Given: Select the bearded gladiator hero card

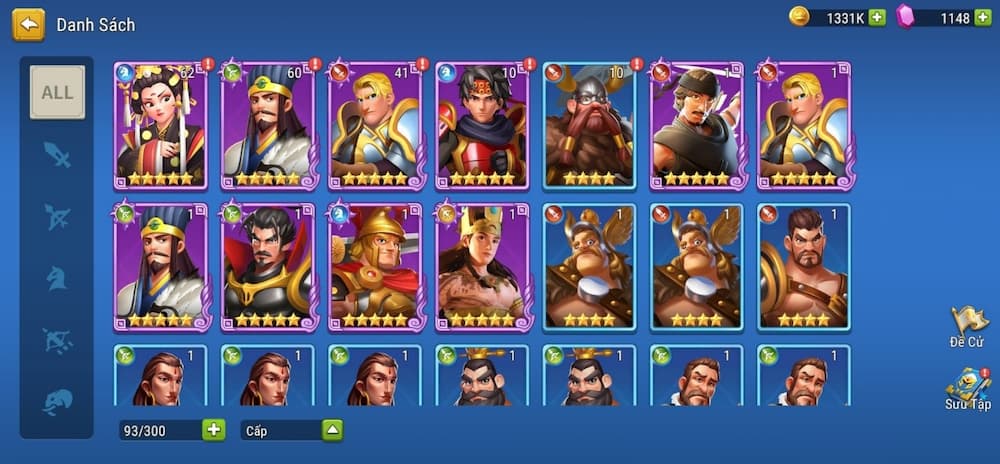Looking at the screenshot, I should coord(804,267).
